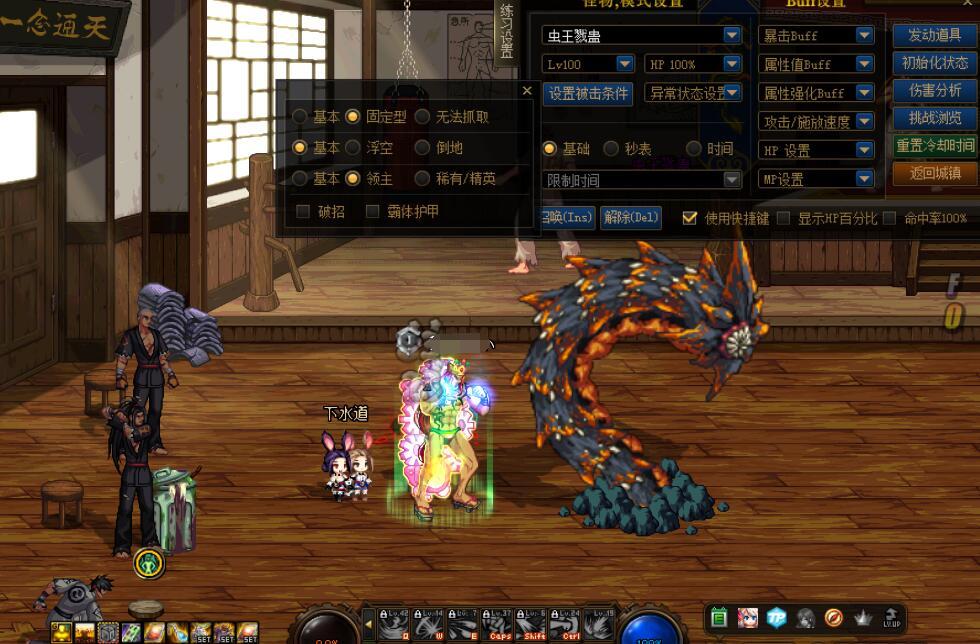Viewport: 980px width, 644px height.
Task: Close the hit-condition popup panel
Action: 527,91
